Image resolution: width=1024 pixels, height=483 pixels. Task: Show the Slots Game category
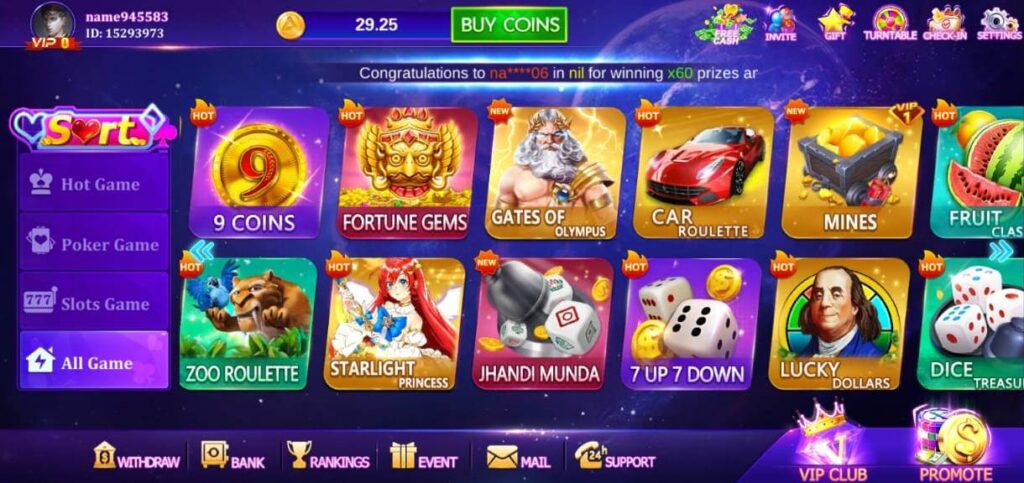click(95, 303)
